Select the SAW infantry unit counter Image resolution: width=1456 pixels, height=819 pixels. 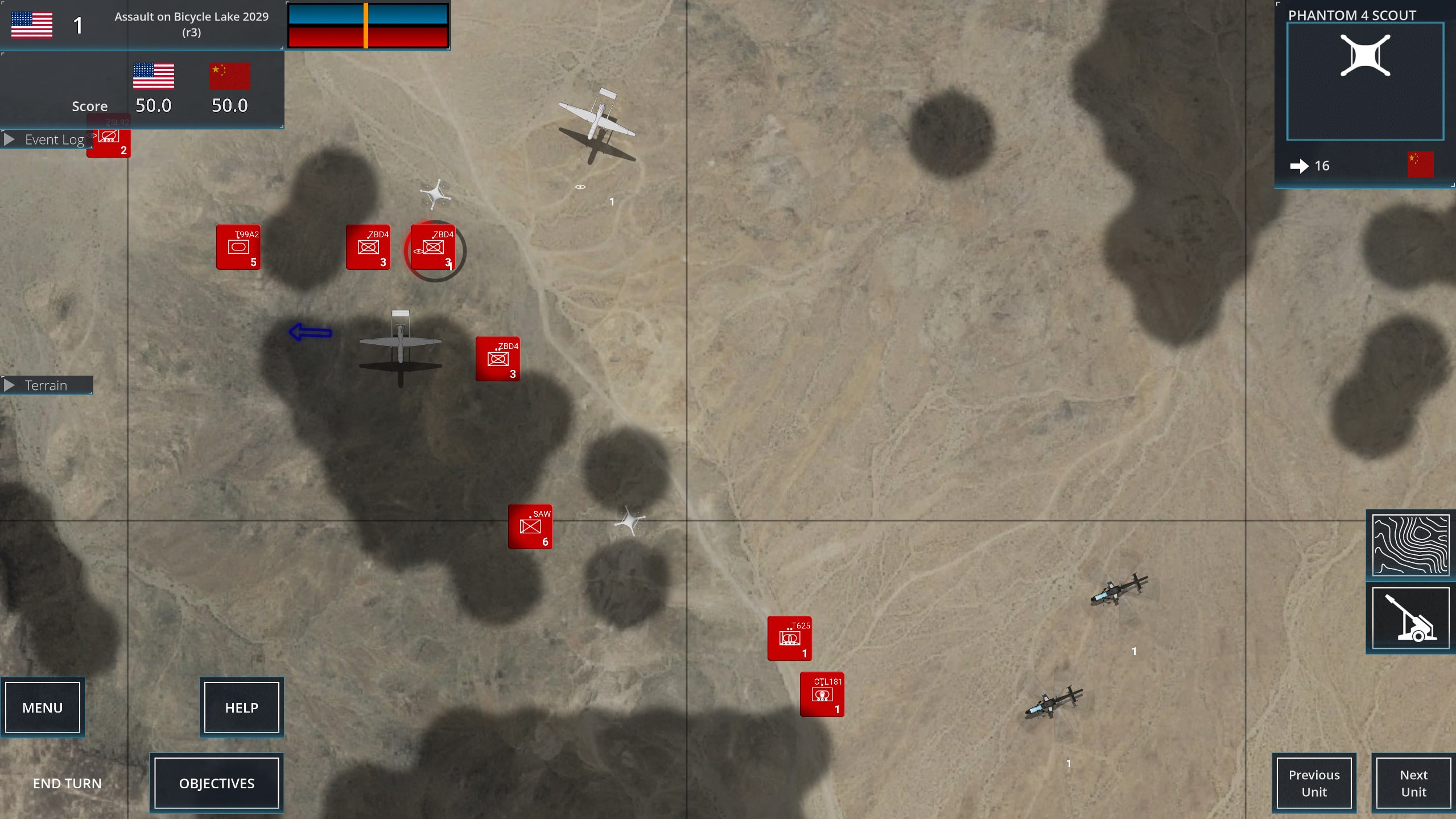pyautogui.click(x=530, y=526)
